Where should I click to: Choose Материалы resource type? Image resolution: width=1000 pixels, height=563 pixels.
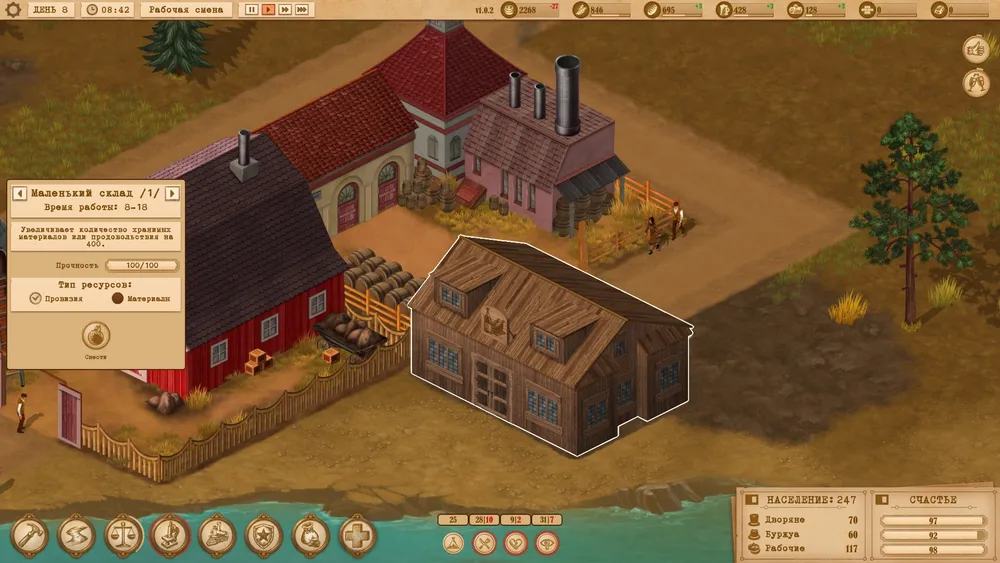pyautogui.click(x=117, y=298)
